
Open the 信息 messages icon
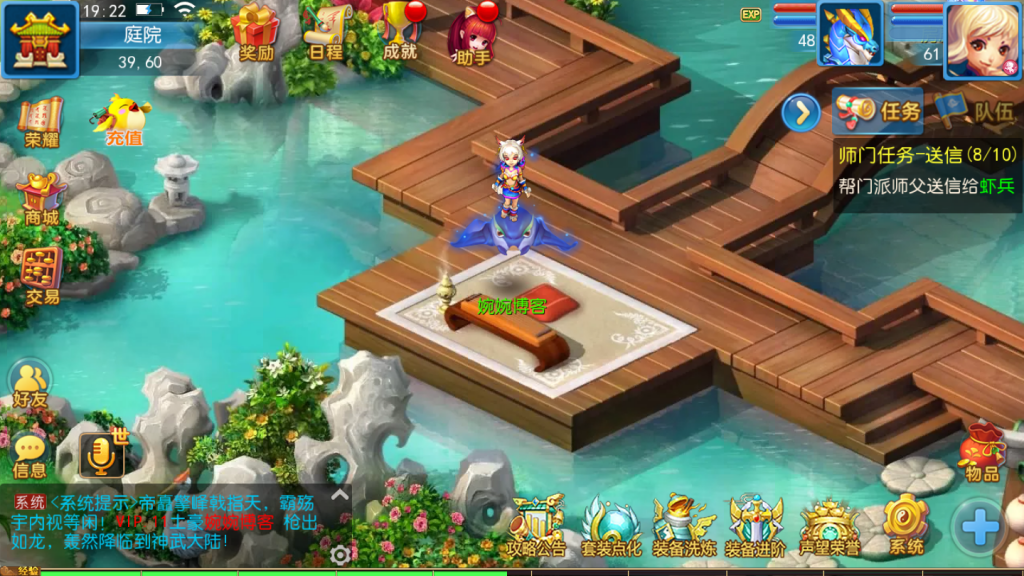30,453
